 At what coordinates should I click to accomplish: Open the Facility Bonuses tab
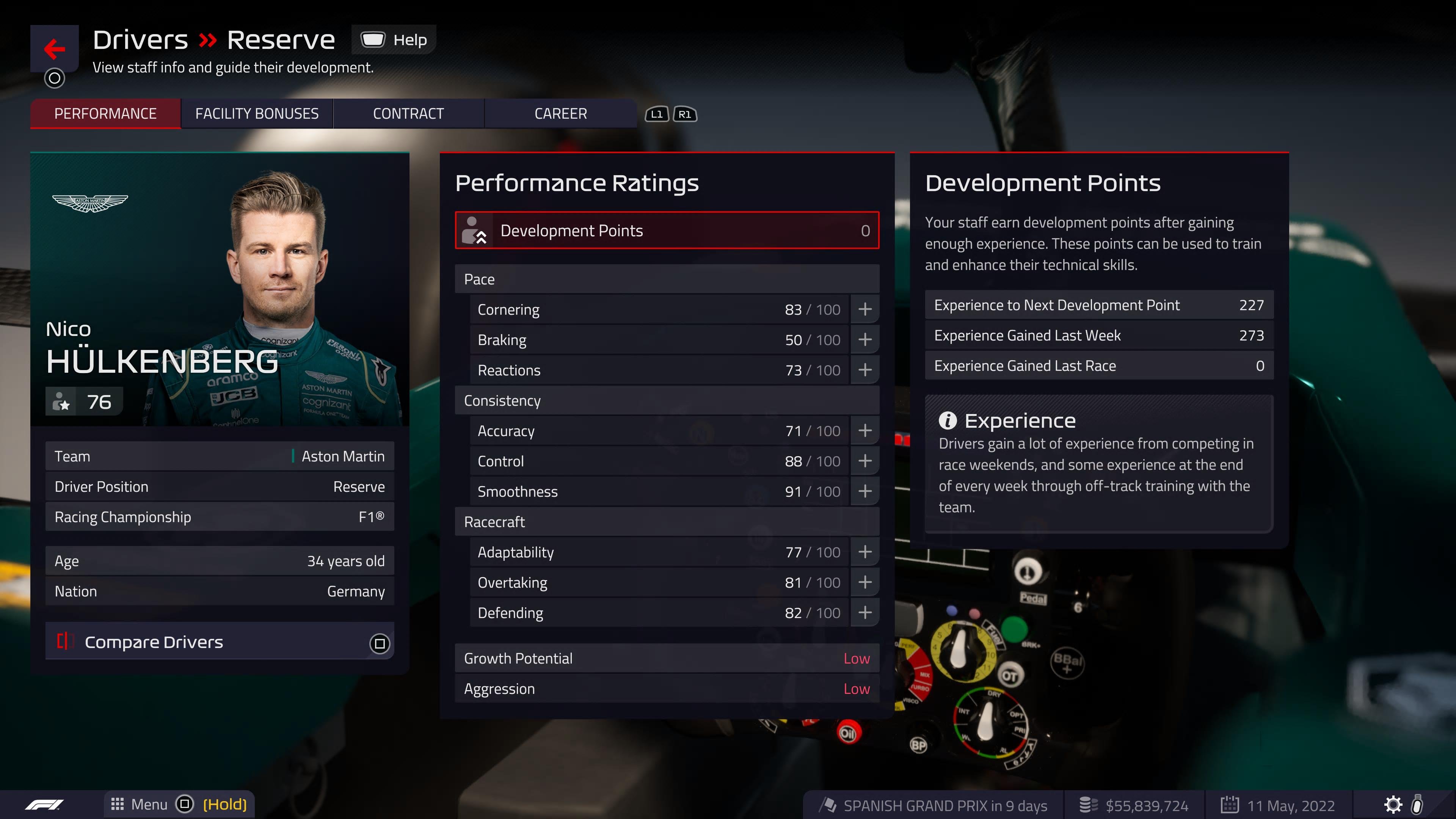[257, 113]
